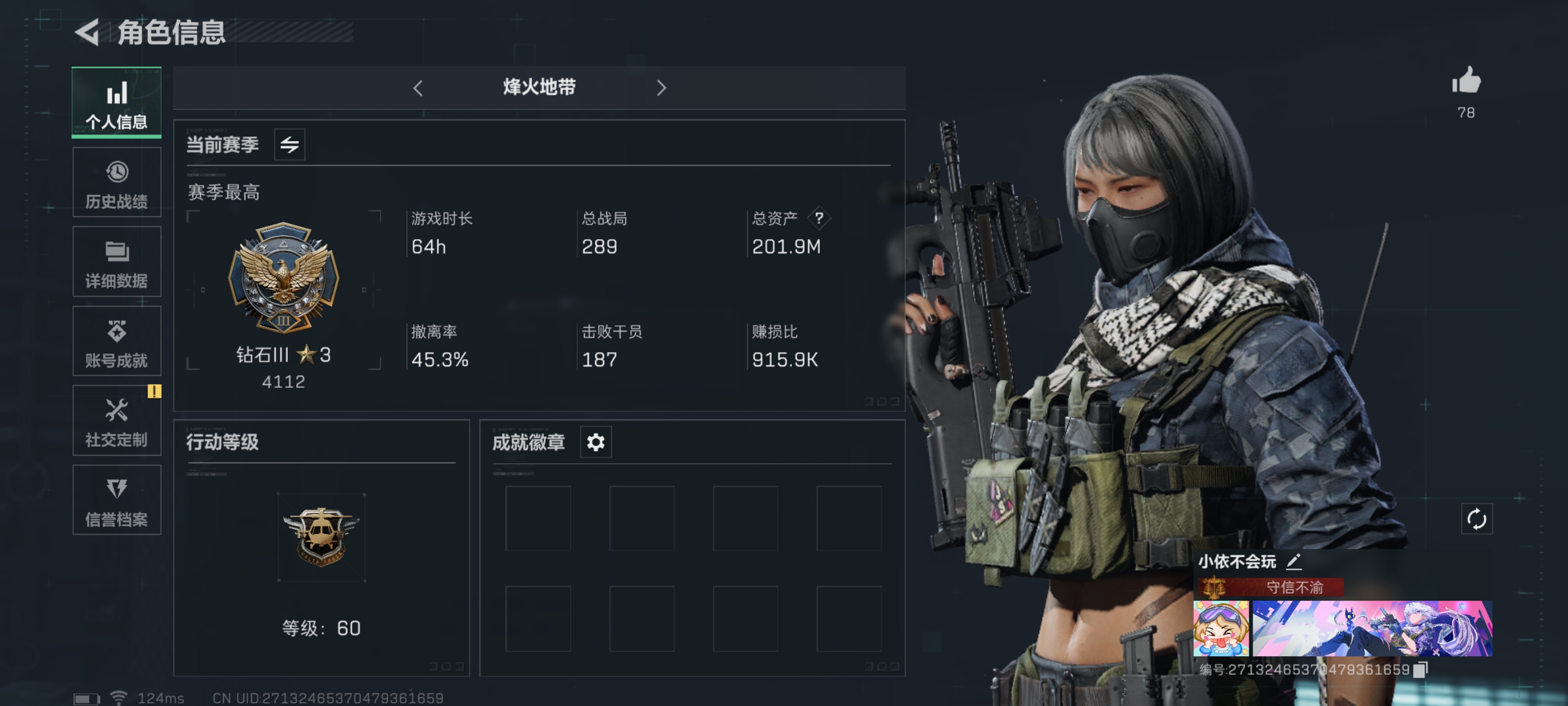This screenshot has height=706, width=1568.
Task: Select the 当前赛季 section header
Action: (x=222, y=145)
